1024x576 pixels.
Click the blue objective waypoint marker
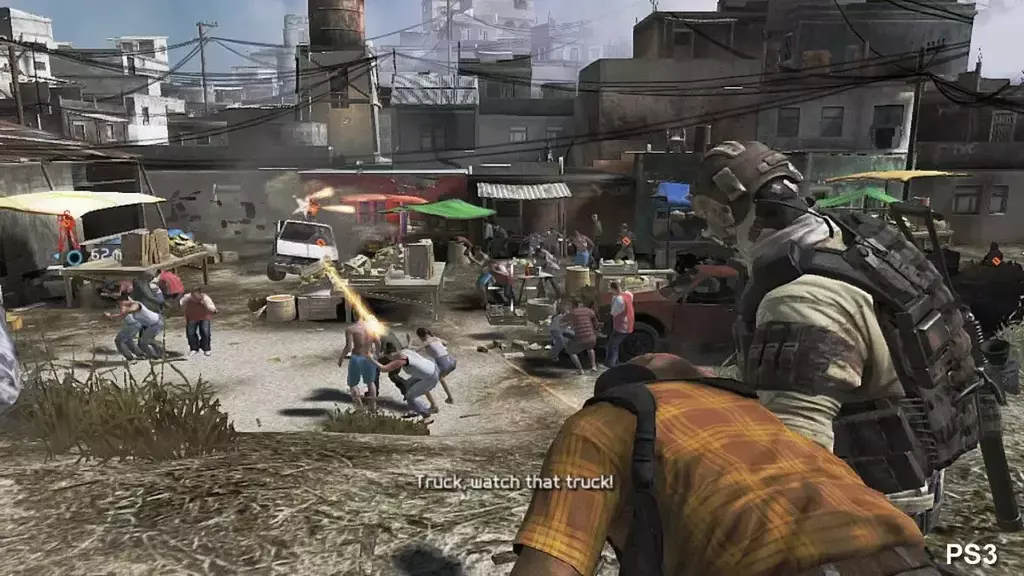coord(74,257)
